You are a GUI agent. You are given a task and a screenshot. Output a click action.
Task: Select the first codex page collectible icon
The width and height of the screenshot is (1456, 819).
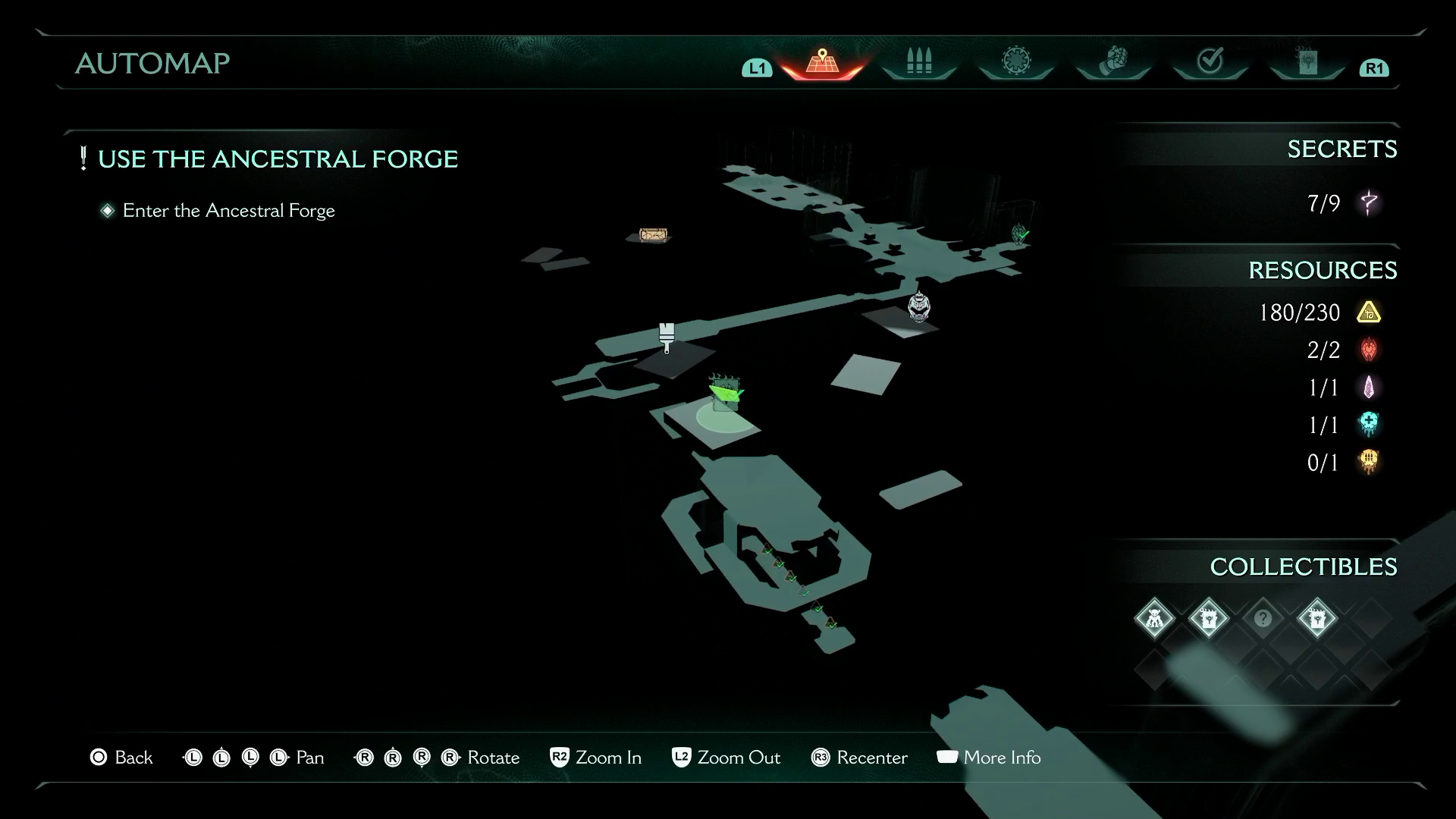(x=1209, y=618)
